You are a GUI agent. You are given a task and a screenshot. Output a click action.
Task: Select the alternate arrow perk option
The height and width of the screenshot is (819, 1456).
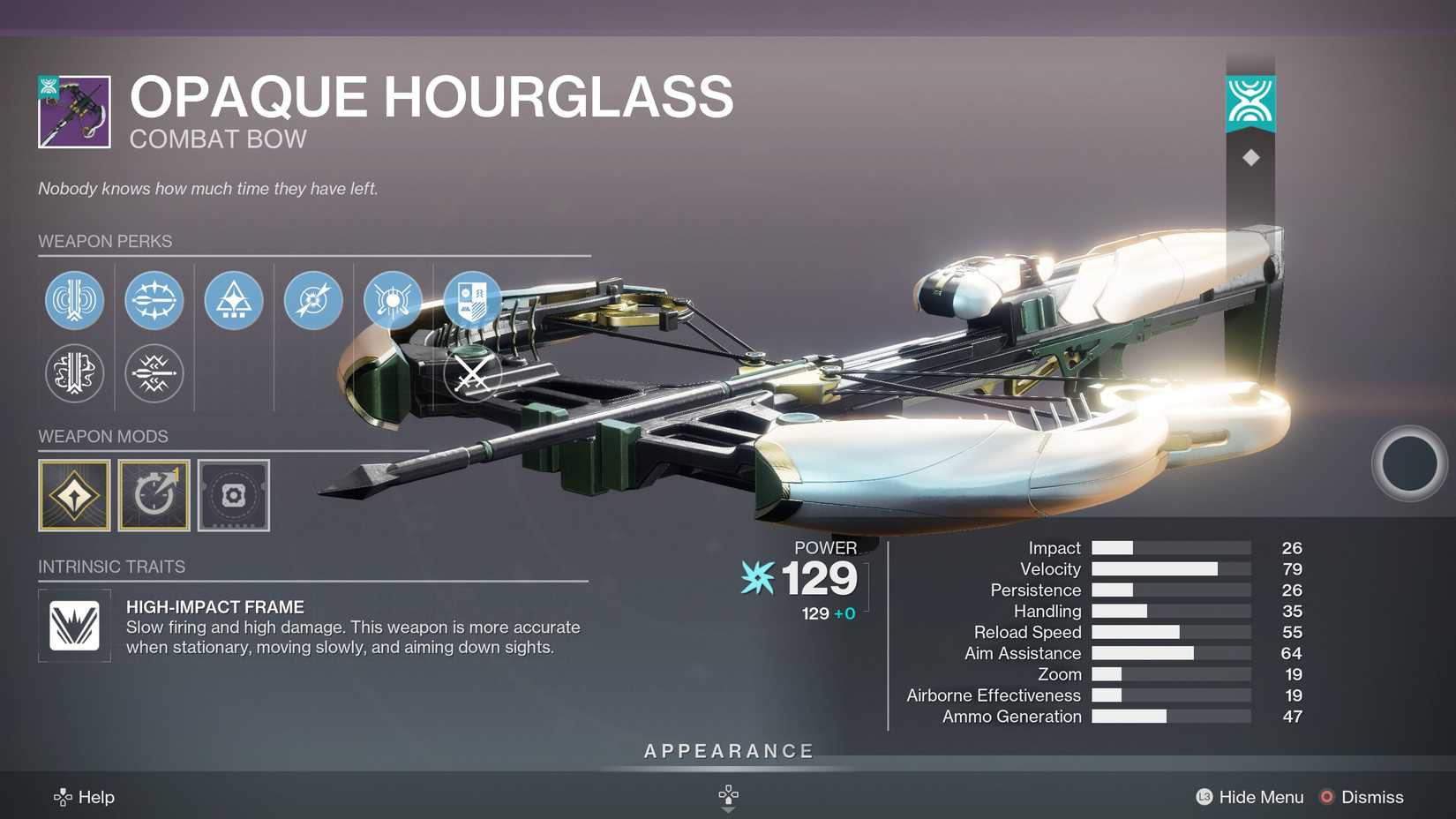pos(154,373)
